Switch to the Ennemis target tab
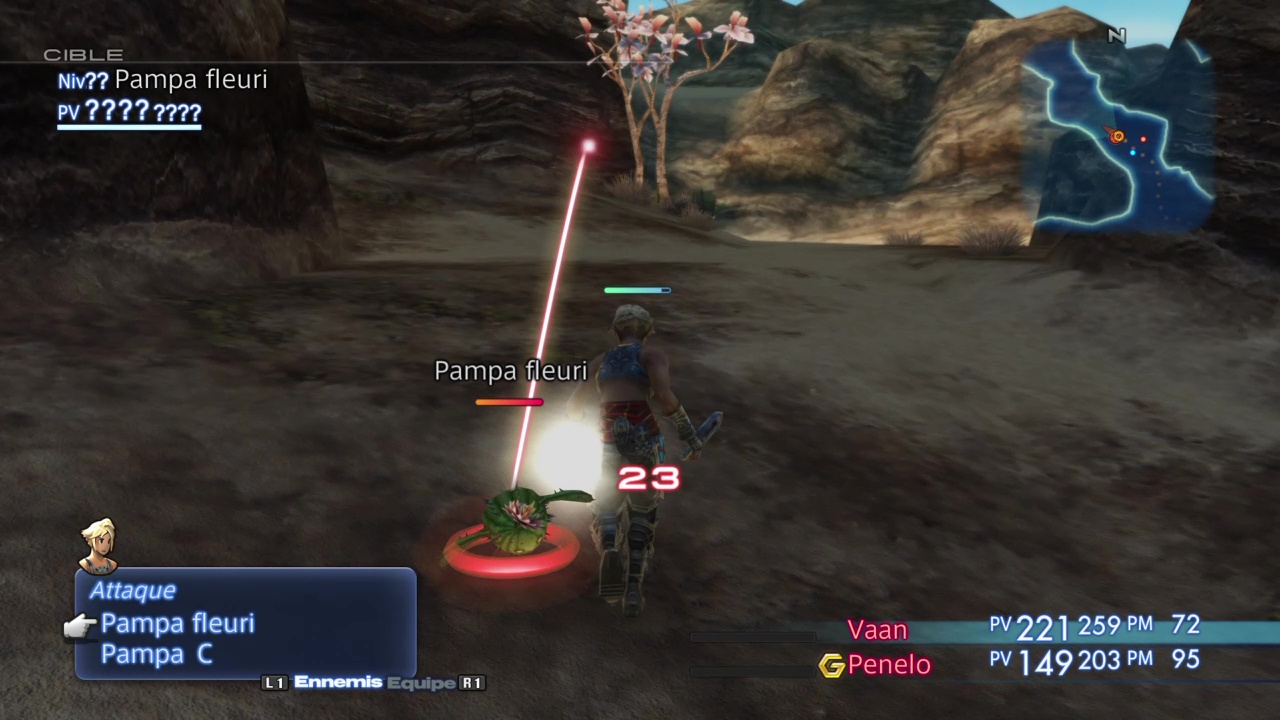The height and width of the screenshot is (720, 1280). [338, 682]
